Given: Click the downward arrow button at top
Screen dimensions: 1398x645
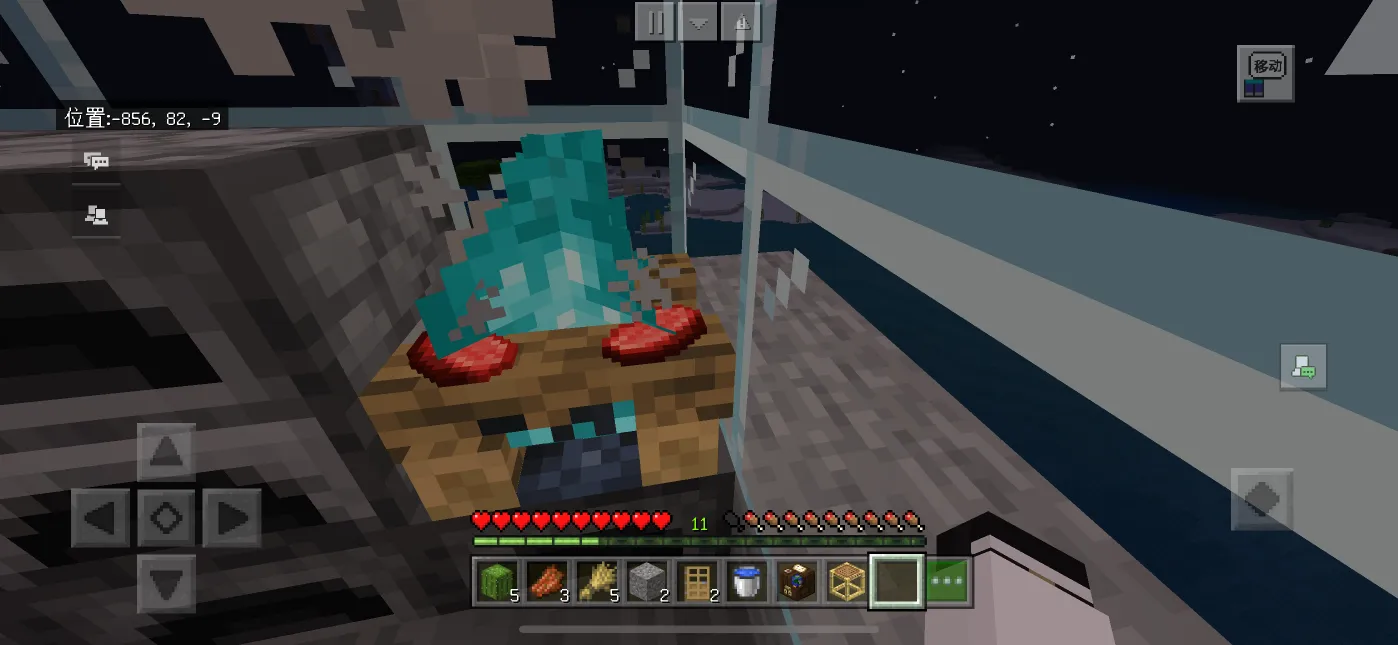Looking at the screenshot, I should click(698, 22).
